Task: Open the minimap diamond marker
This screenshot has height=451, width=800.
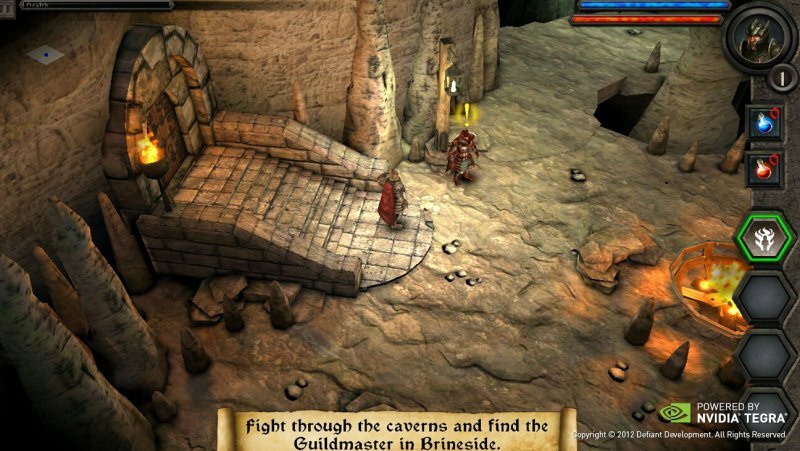Action: tap(45, 54)
